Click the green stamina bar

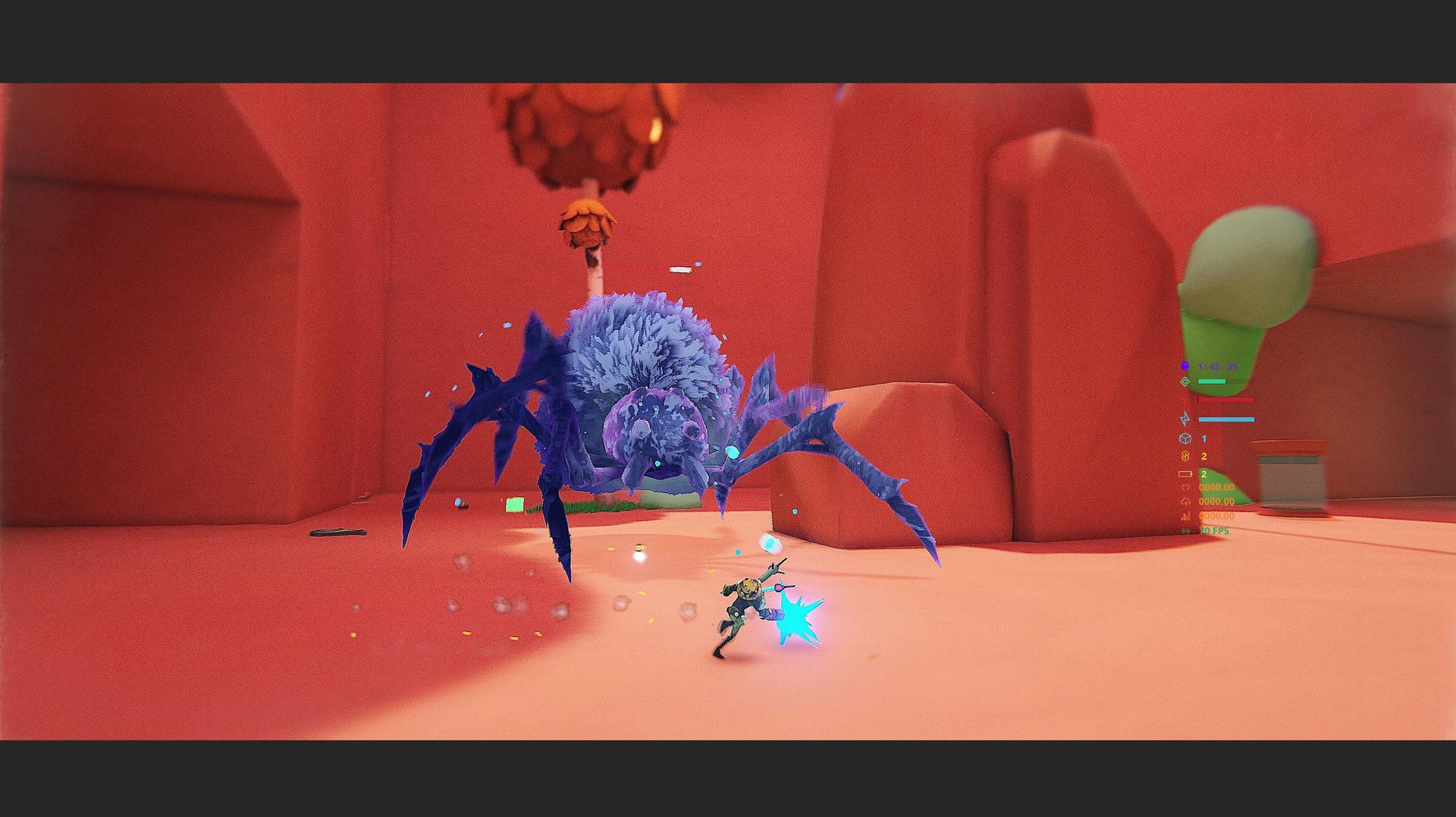pyautogui.click(x=1212, y=381)
